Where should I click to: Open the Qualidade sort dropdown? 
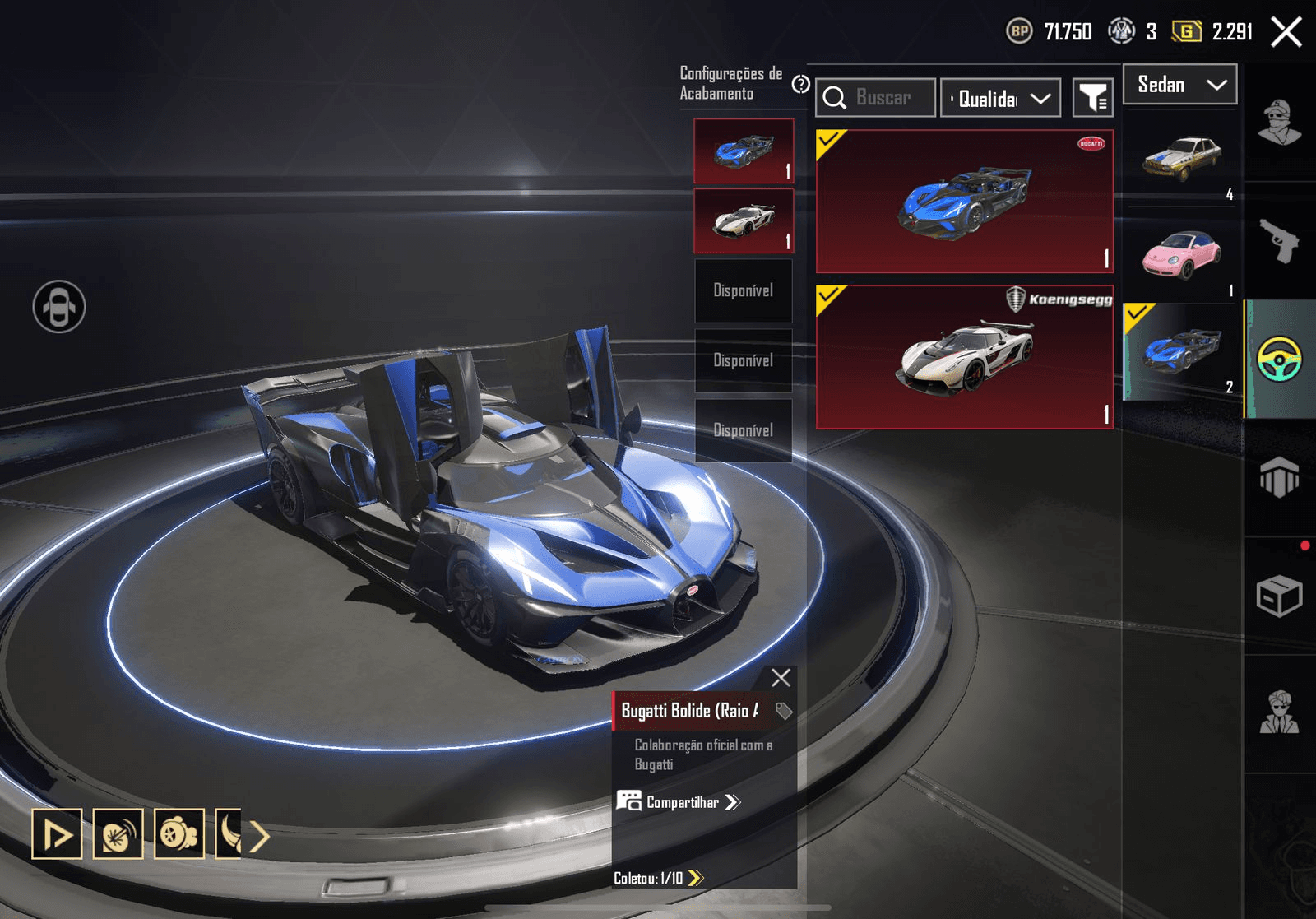[x=1000, y=99]
